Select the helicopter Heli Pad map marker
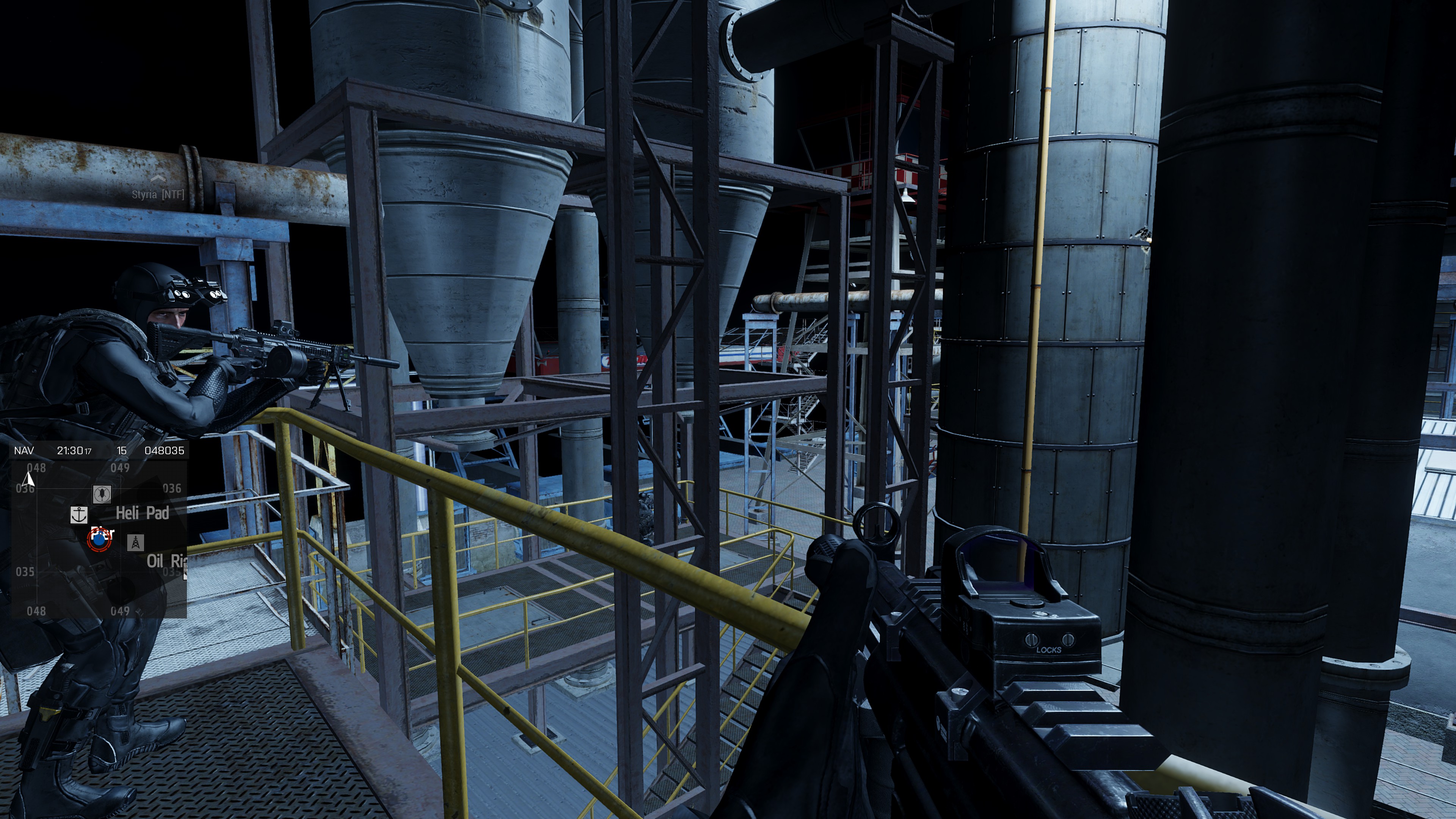The height and width of the screenshot is (819, 1456). pos(102,494)
